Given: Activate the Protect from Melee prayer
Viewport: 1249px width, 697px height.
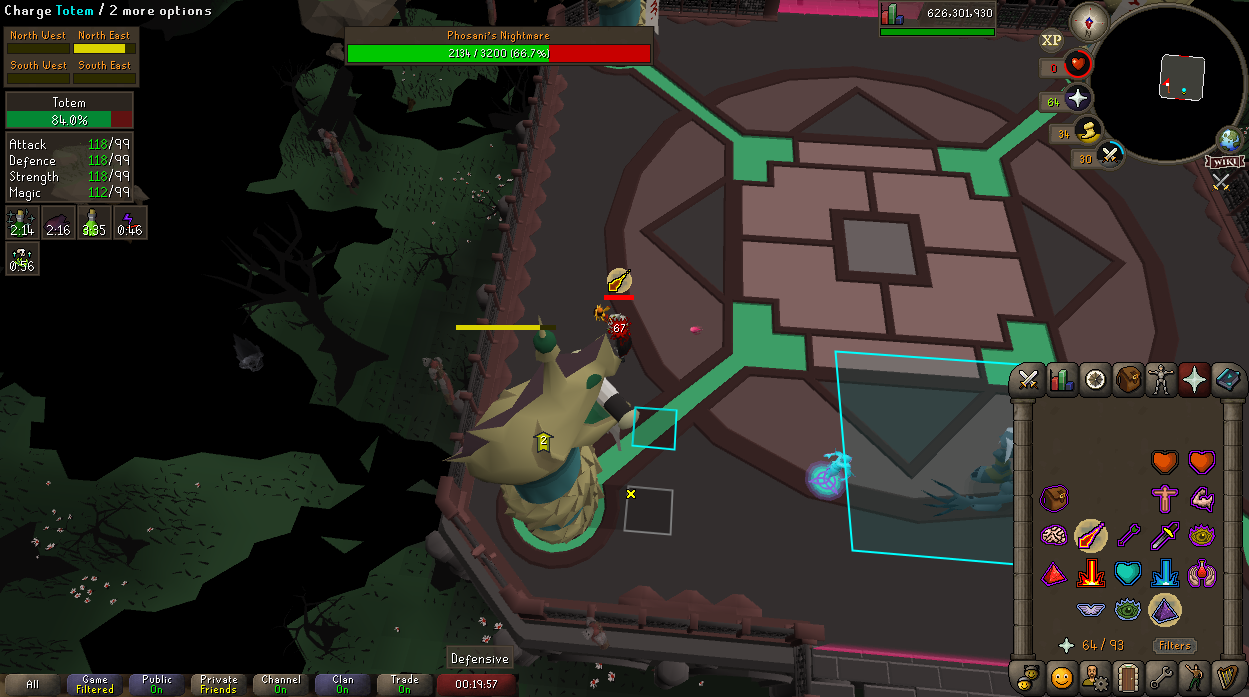Looking at the screenshot, I should coord(1165,536).
